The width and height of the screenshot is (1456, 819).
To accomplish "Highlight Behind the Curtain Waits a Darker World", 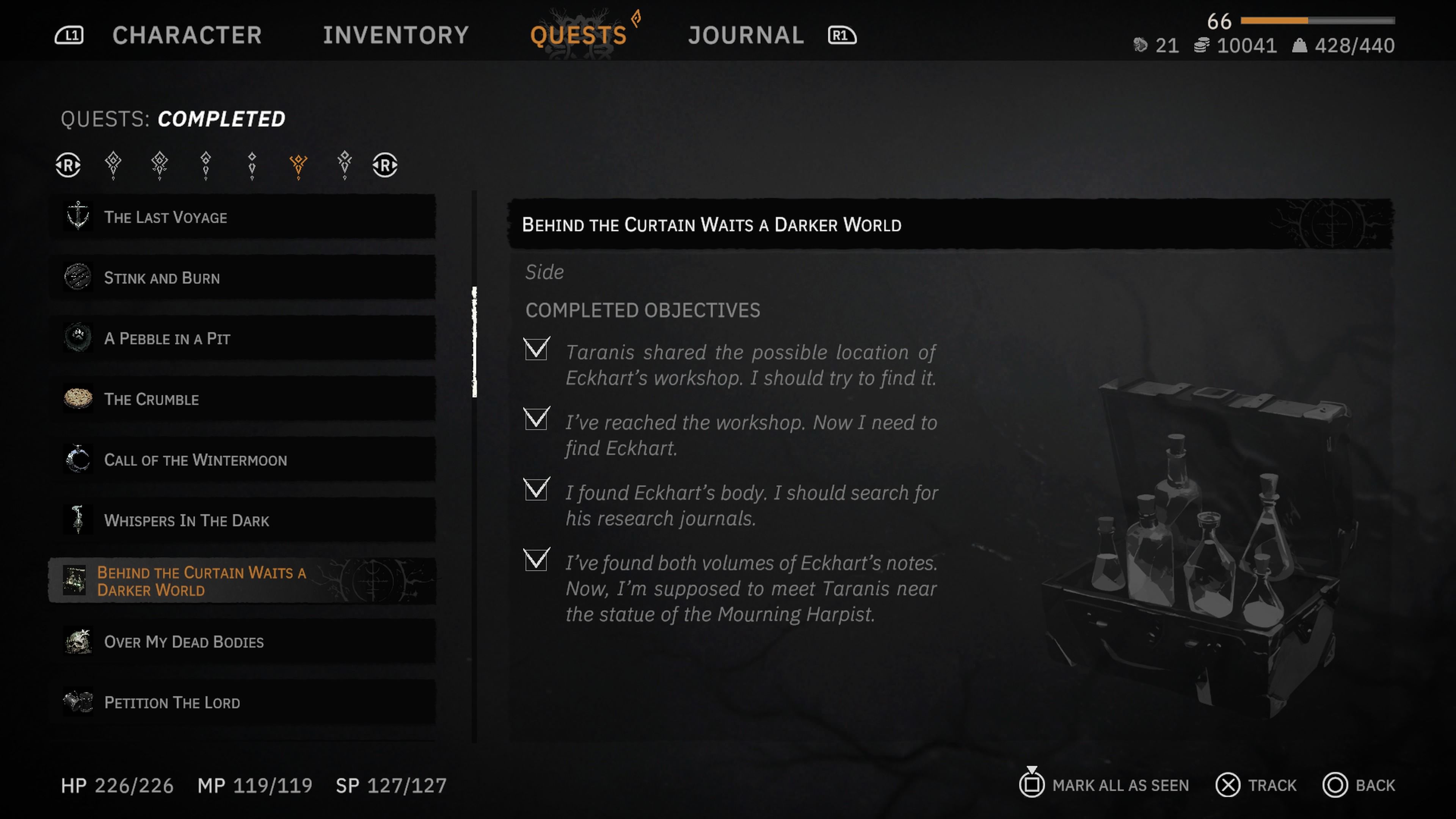I will pos(243,581).
